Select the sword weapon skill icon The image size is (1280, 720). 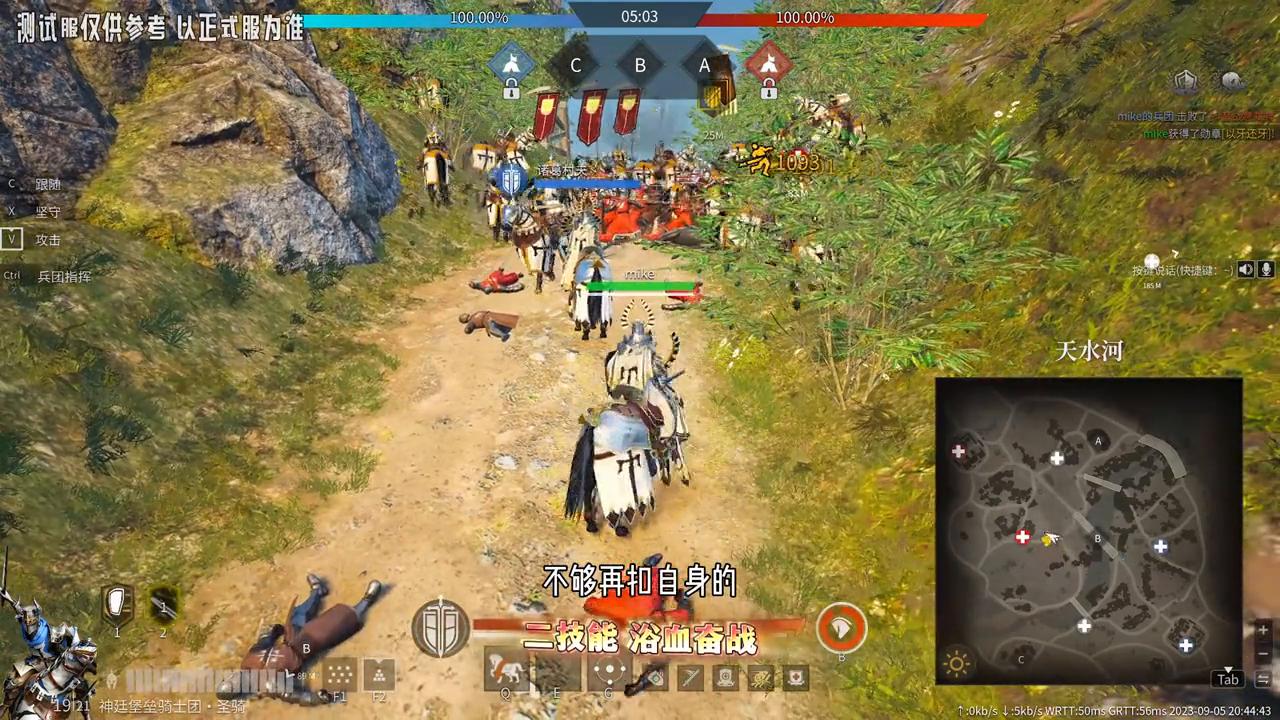point(689,677)
